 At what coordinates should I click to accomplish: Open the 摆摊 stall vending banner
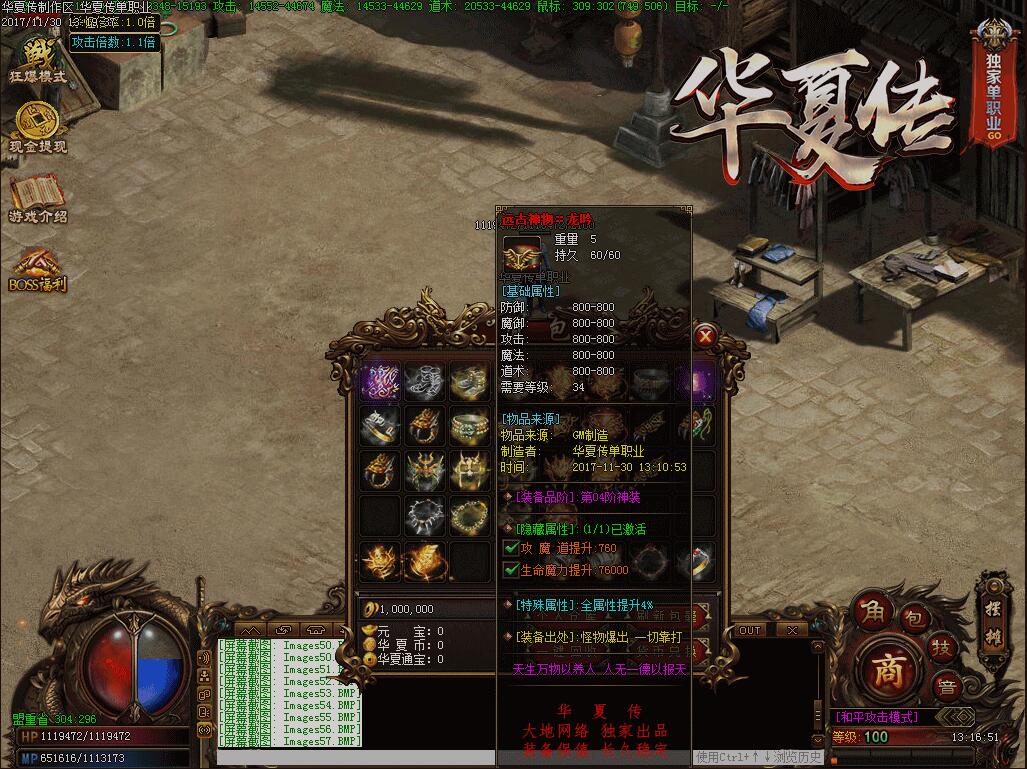coord(994,625)
